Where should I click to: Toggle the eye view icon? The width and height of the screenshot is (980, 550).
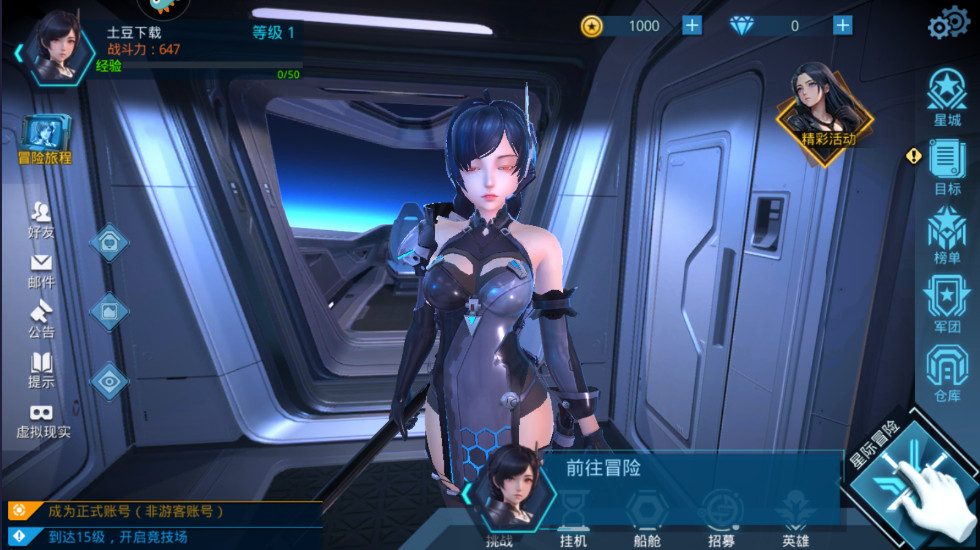click(x=109, y=380)
